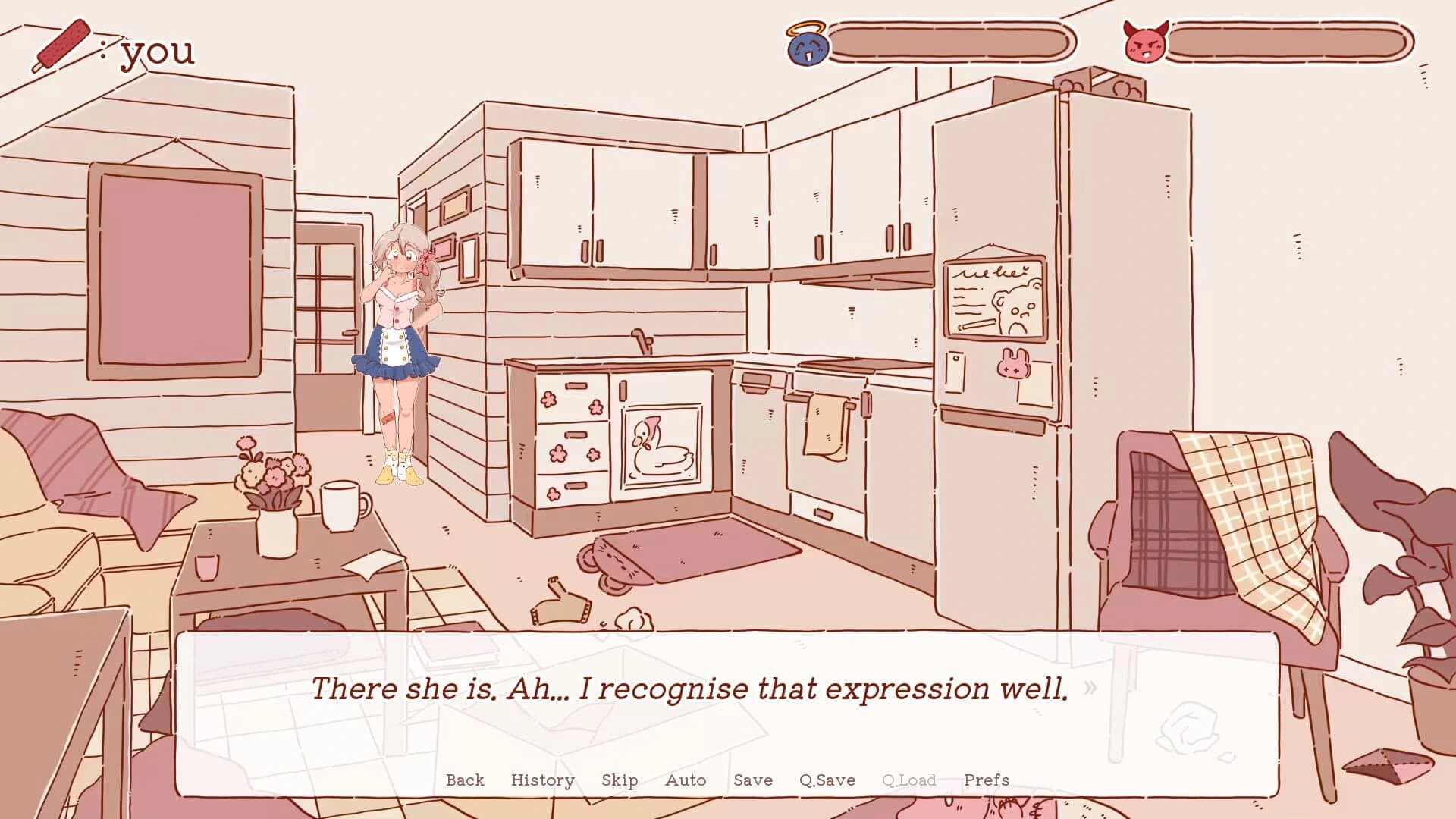Open Prefs from the quick menu
The image size is (1456, 819).
coord(987,780)
